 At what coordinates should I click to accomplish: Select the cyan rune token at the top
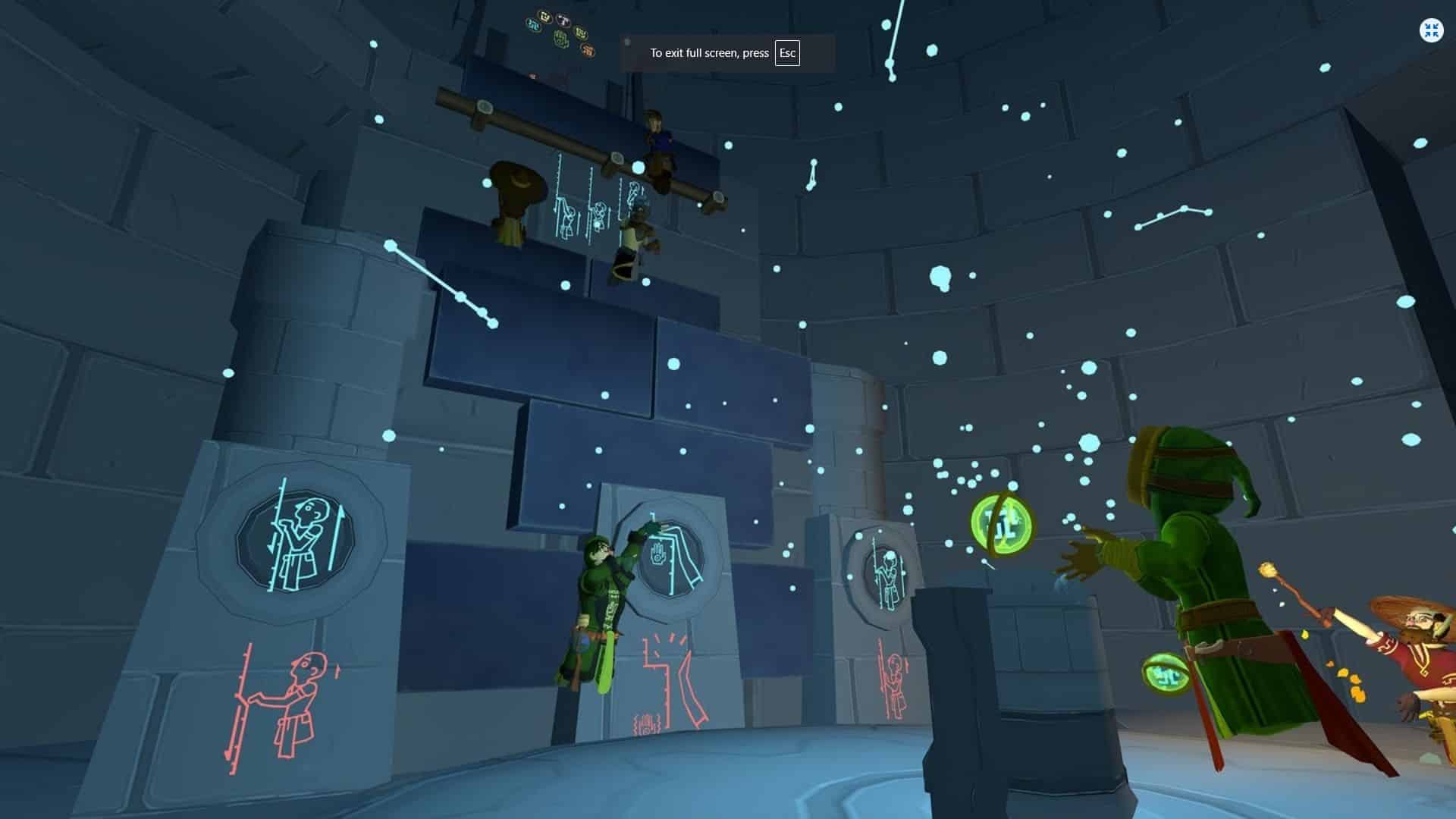(x=533, y=25)
